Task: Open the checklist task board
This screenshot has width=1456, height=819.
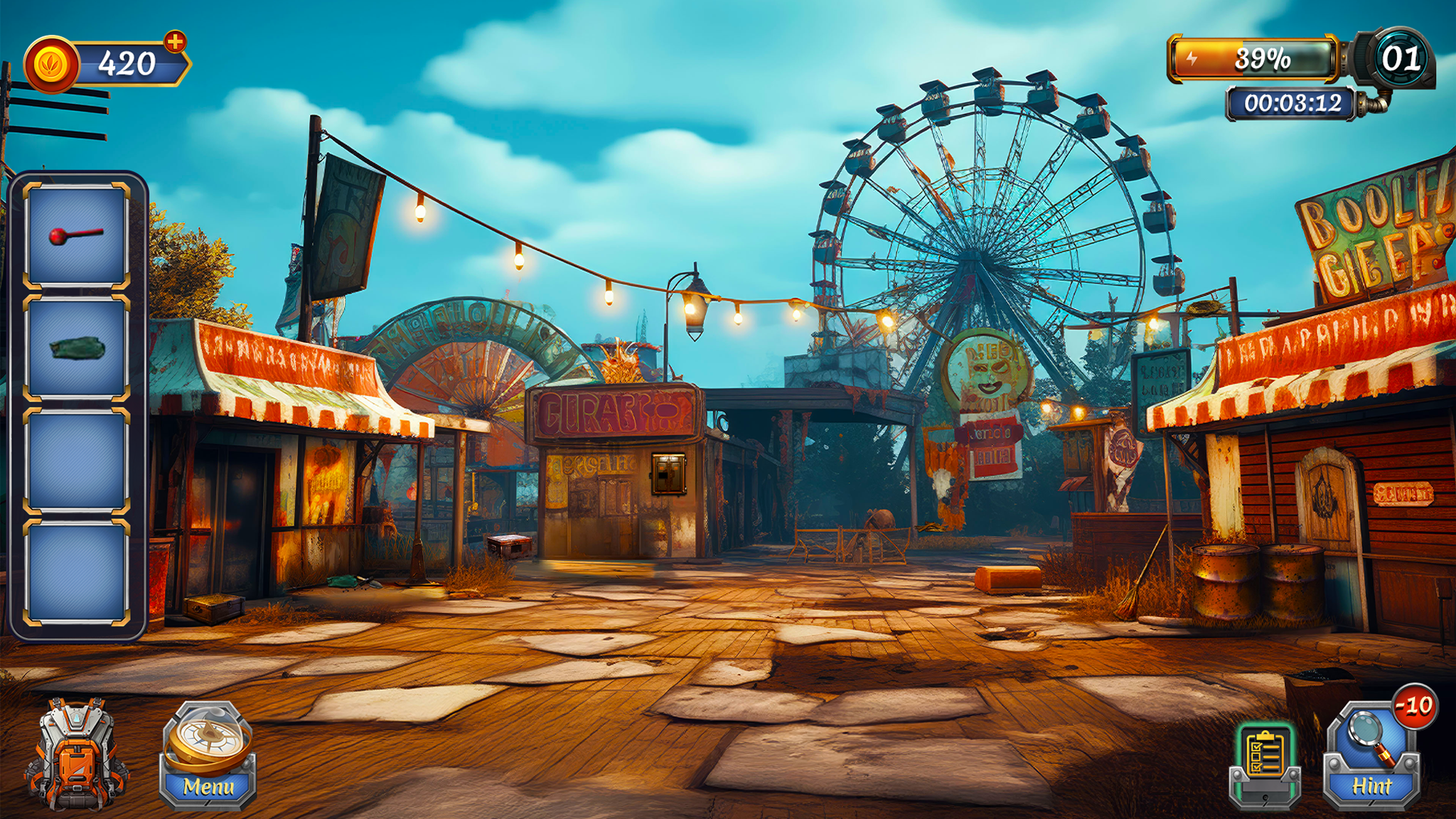Action: (x=1265, y=764)
